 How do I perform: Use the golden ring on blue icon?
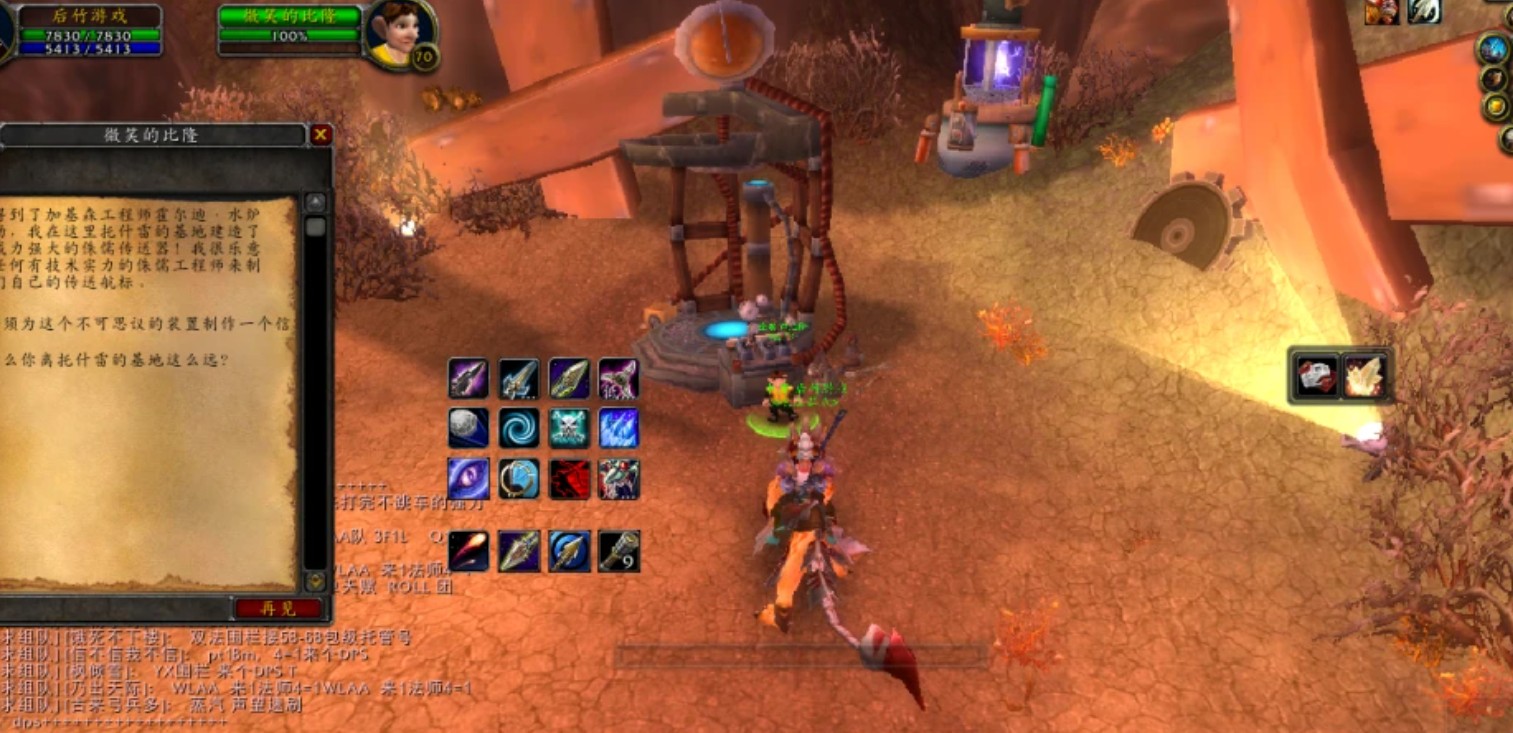click(519, 479)
